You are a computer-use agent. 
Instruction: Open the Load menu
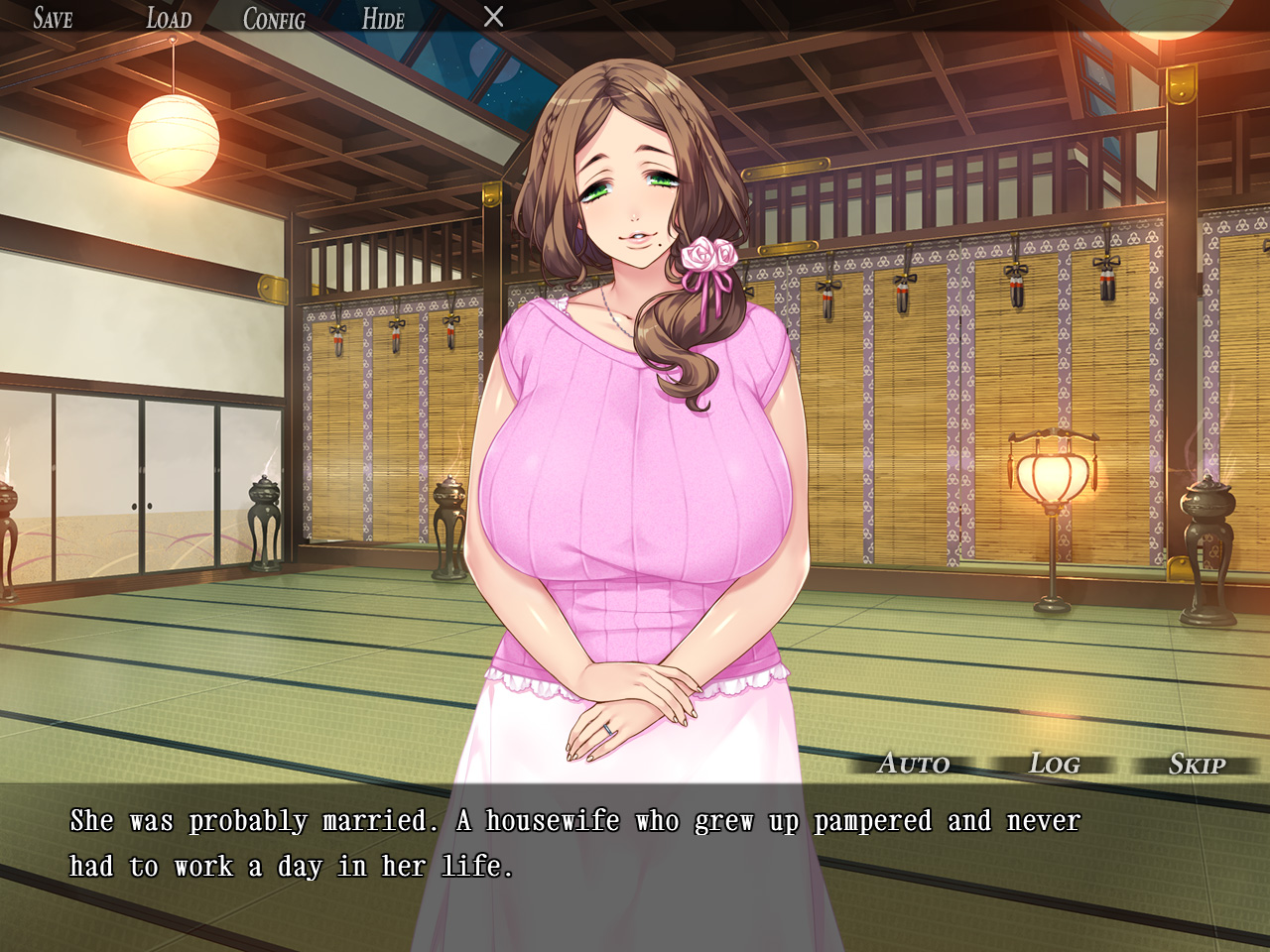169,18
